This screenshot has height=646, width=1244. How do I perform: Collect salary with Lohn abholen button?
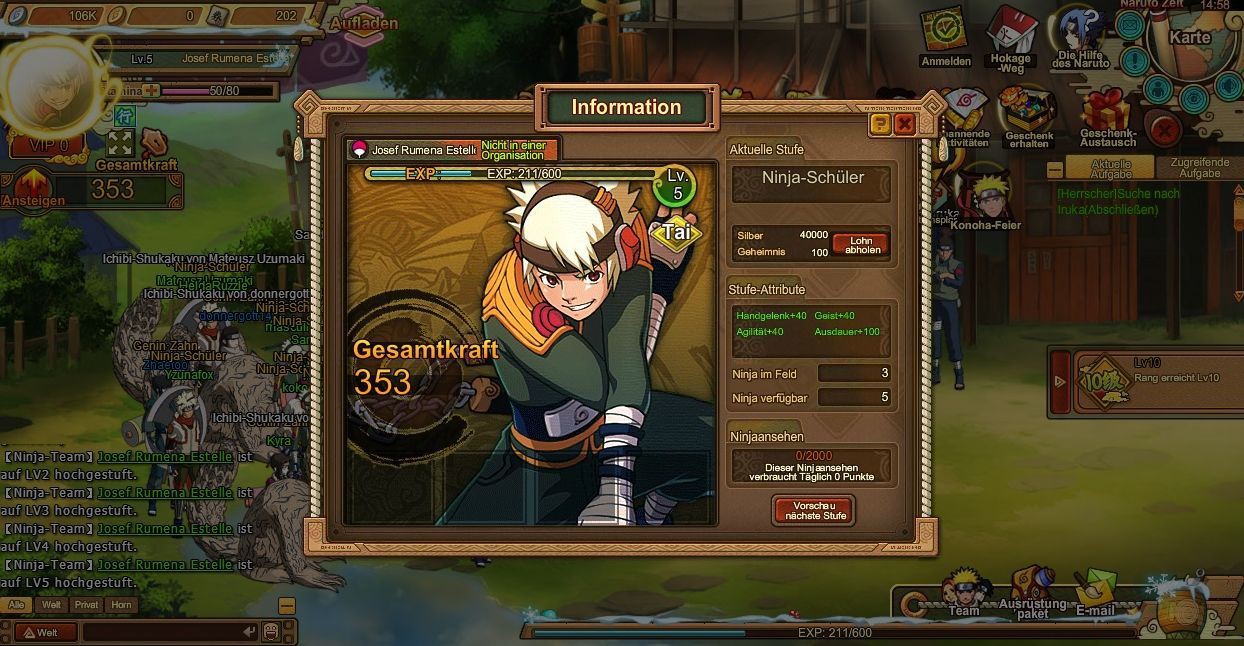click(x=860, y=245)
